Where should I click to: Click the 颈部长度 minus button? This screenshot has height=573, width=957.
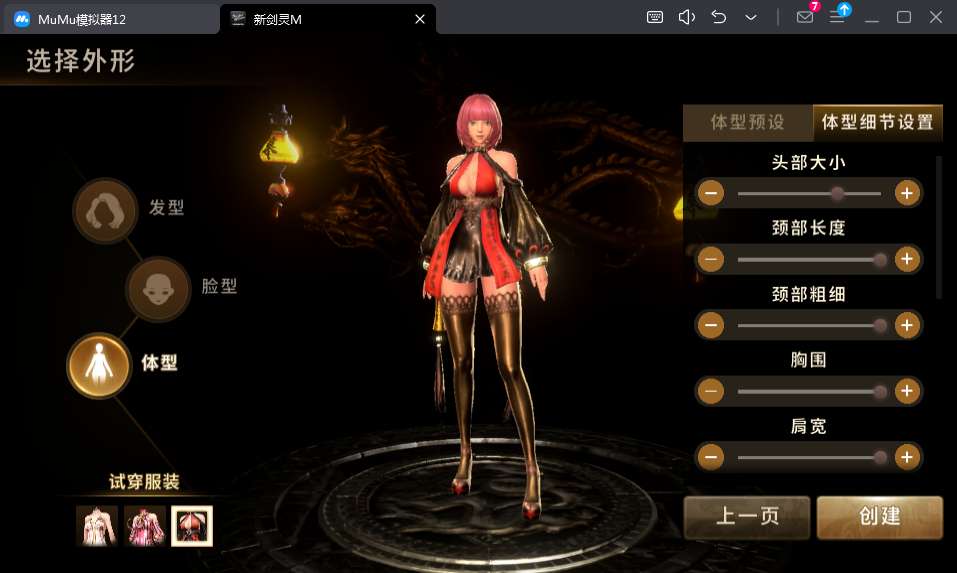click(711, 259)
